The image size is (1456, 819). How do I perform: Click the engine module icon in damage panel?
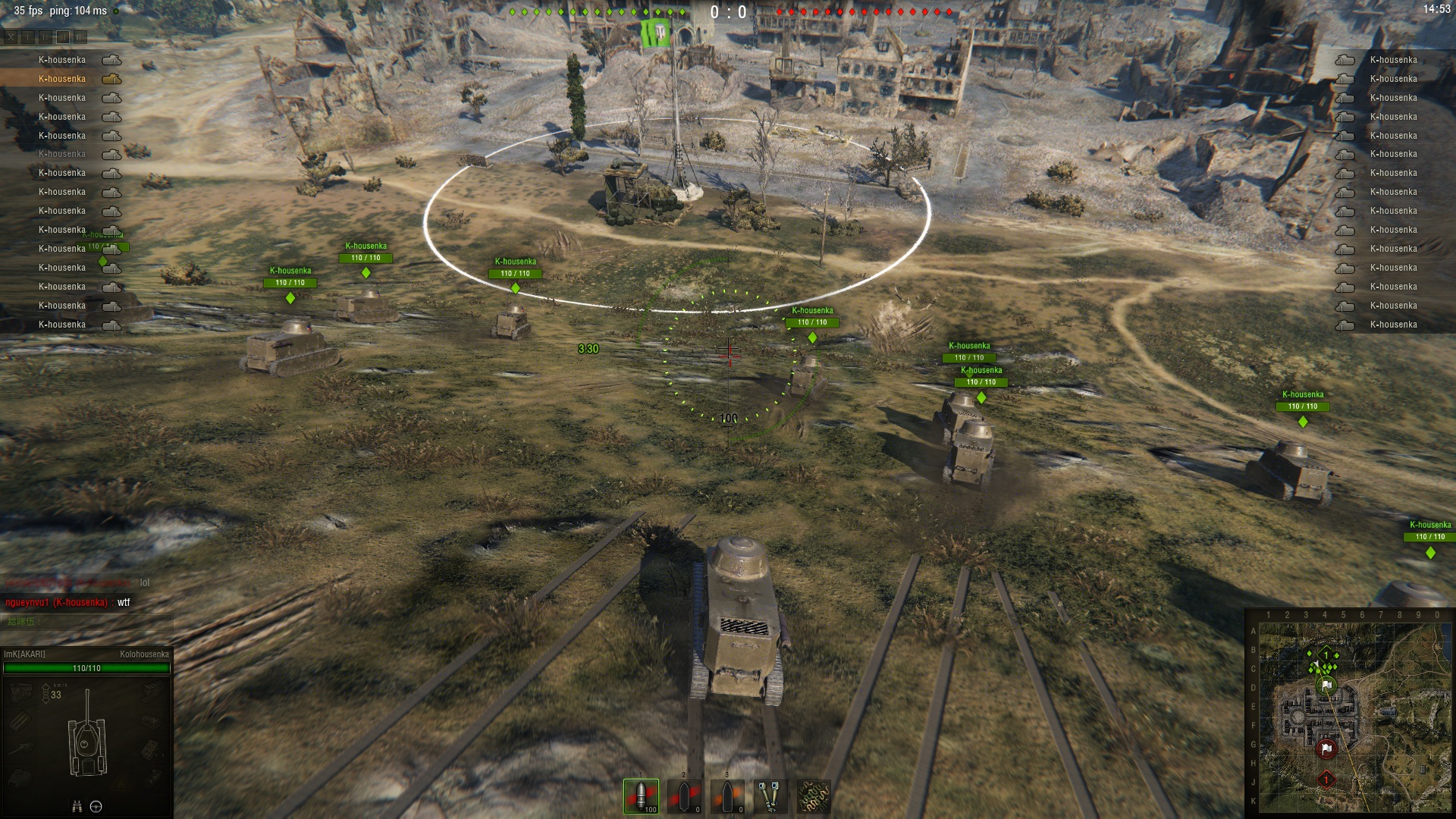tap(20, 690)
